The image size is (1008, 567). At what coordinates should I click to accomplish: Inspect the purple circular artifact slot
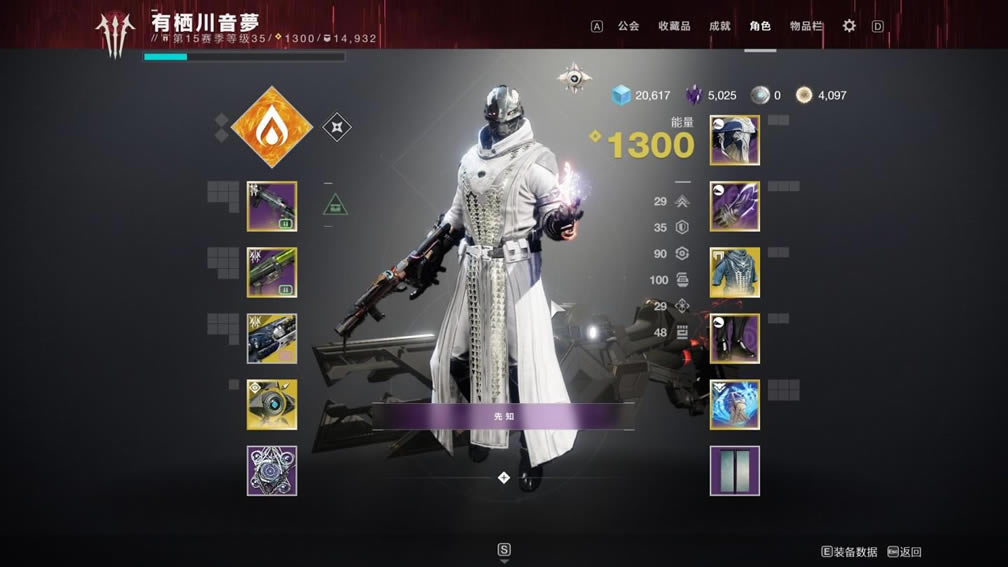(x=272, y=471)
